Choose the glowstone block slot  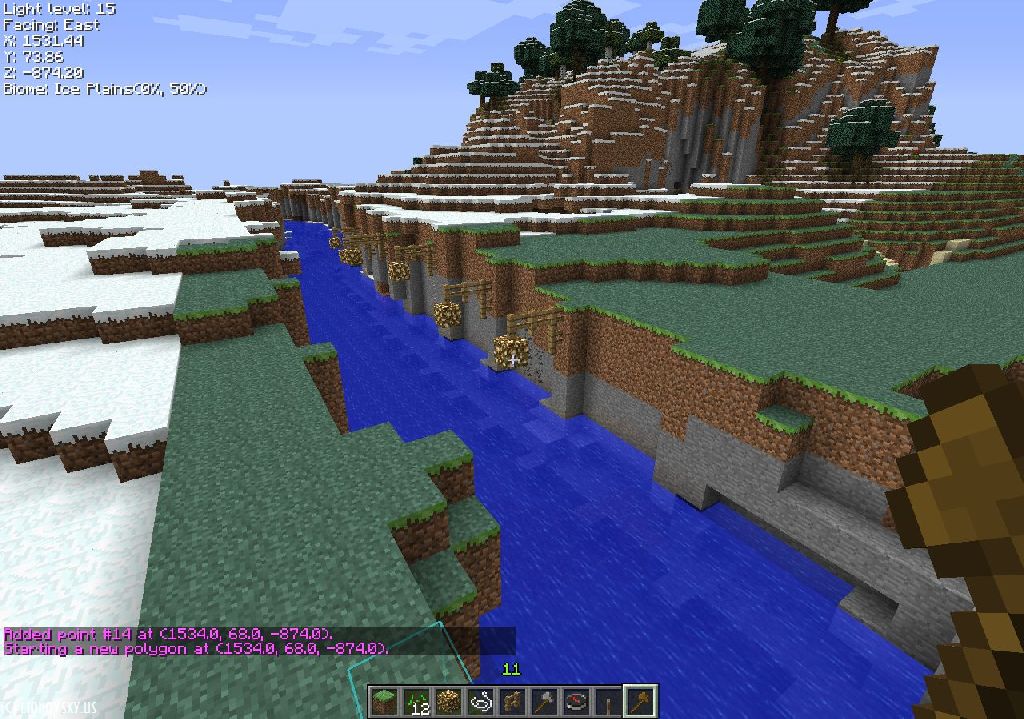(x=448, y=702)
